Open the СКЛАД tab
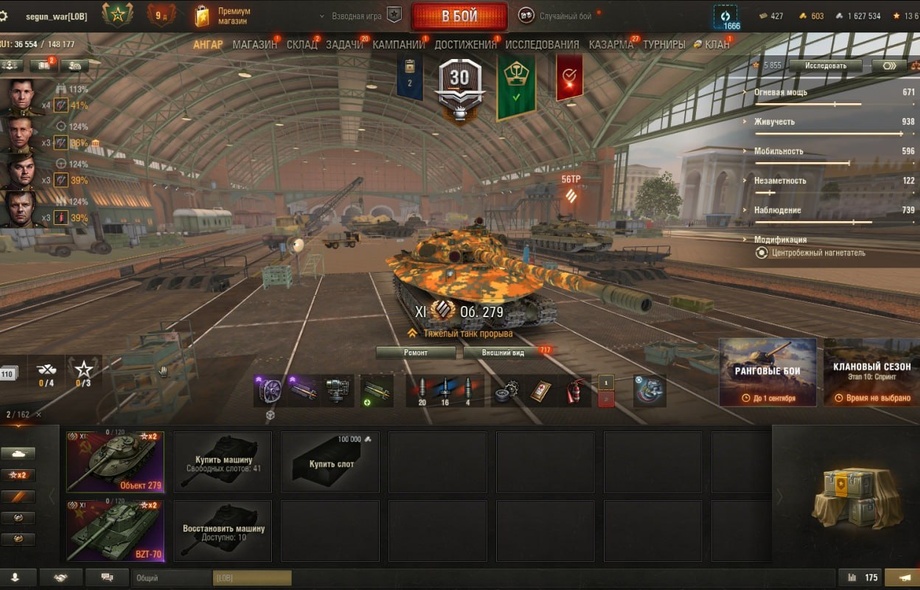 coord(301,45)
